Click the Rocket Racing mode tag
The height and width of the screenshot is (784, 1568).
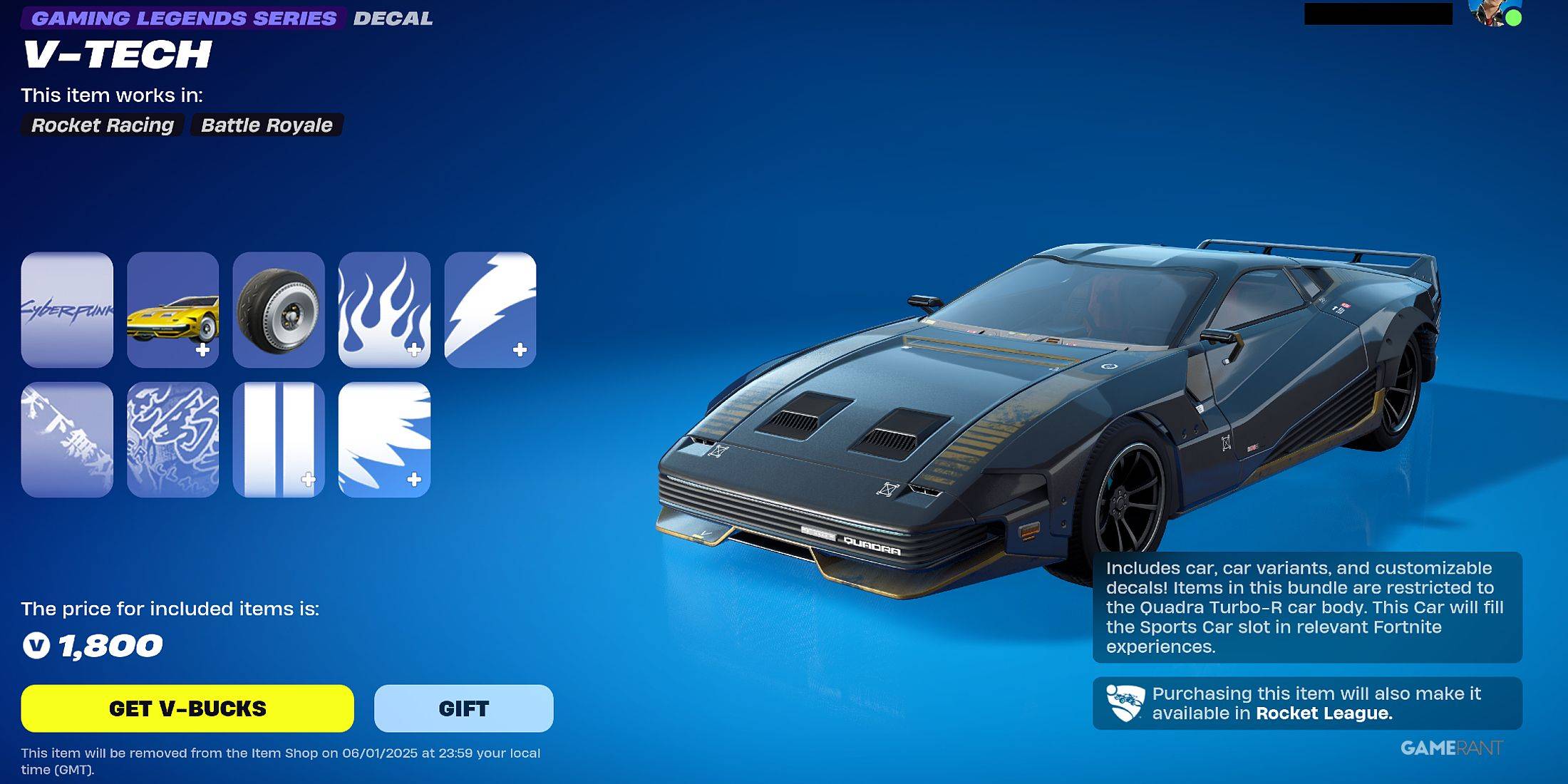point(103,125)
